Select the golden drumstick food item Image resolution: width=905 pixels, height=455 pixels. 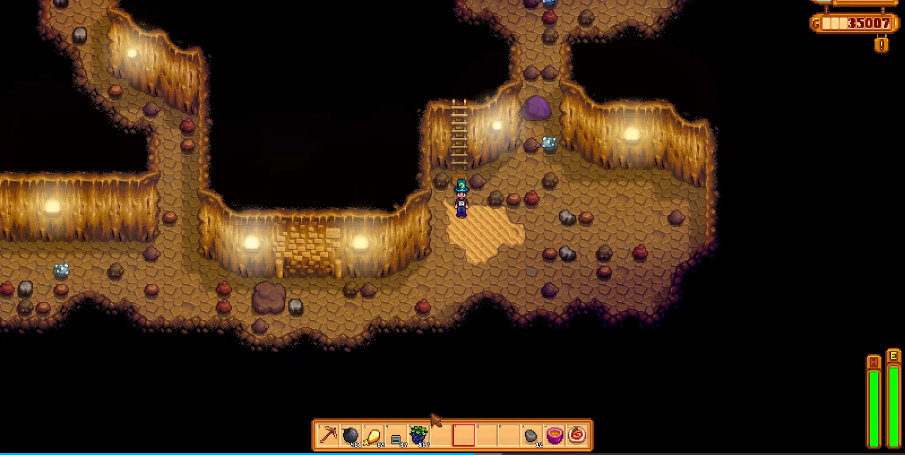pos(373,435)
